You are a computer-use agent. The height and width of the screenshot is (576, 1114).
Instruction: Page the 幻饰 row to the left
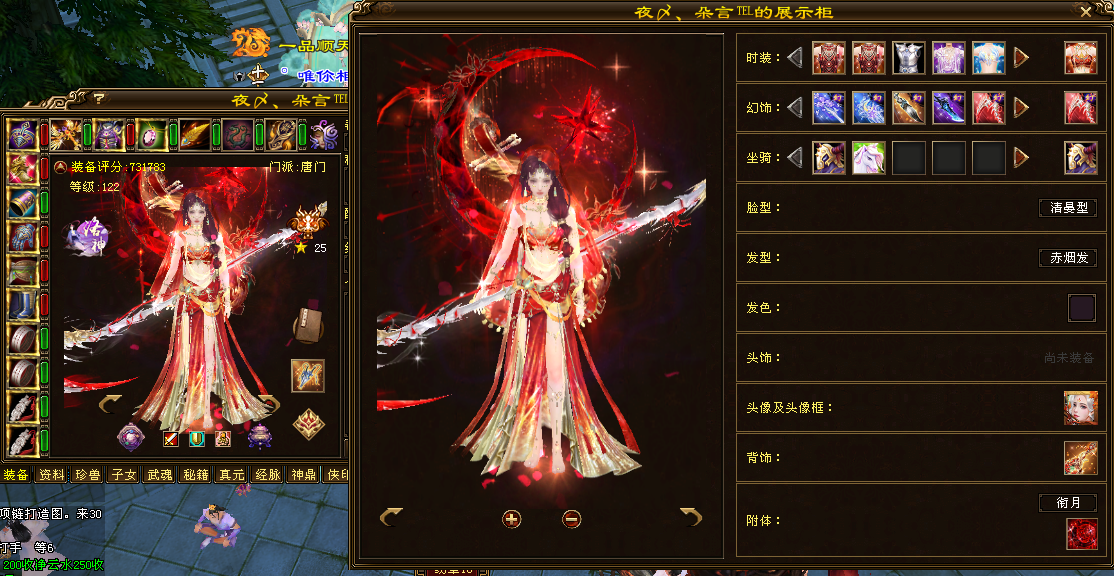[795, 107]
